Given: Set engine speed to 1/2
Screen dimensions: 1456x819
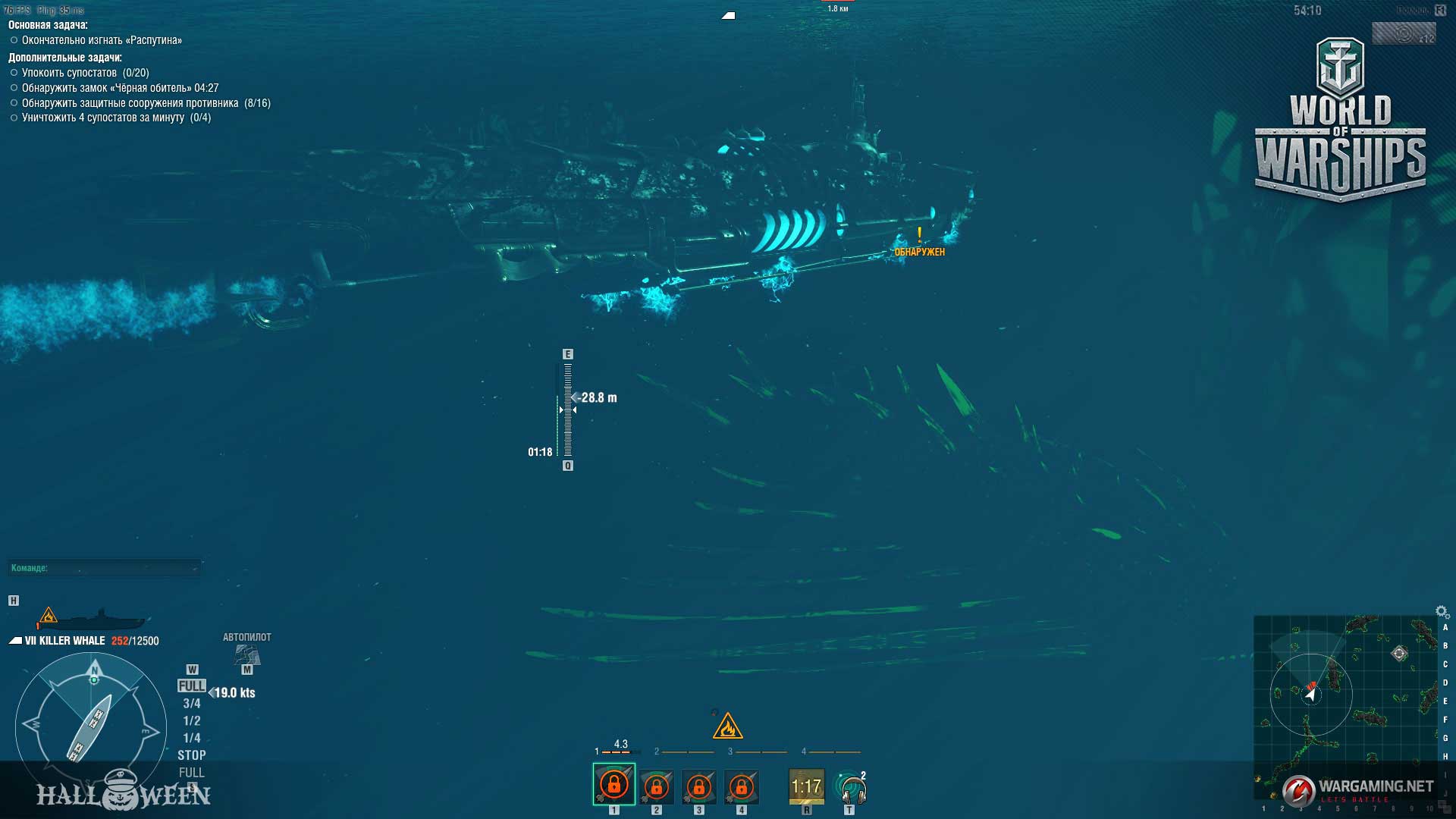Looking at the screenshot, I should pos(192,721).
